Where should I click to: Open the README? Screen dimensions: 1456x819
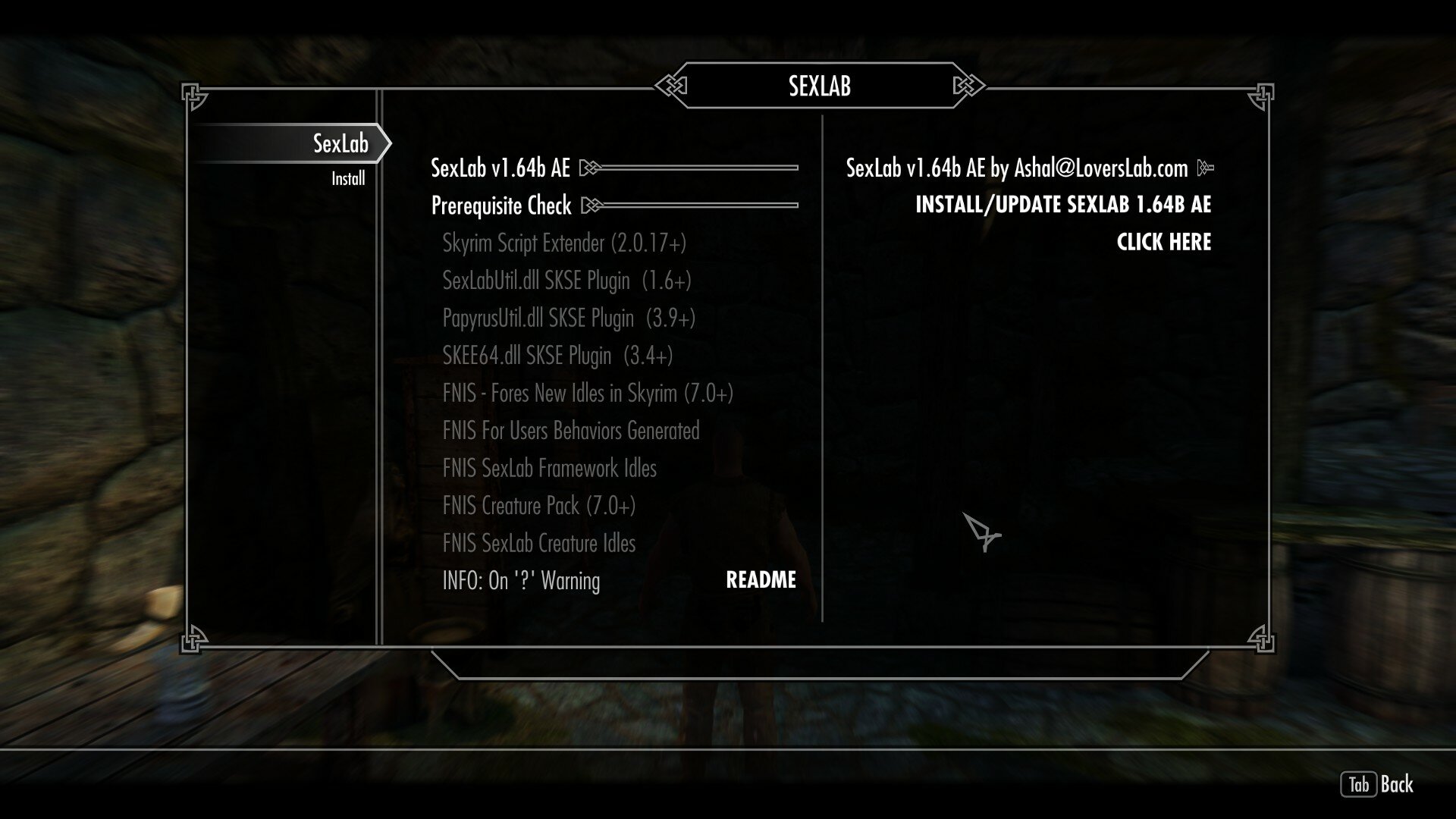tap(760, 581)
